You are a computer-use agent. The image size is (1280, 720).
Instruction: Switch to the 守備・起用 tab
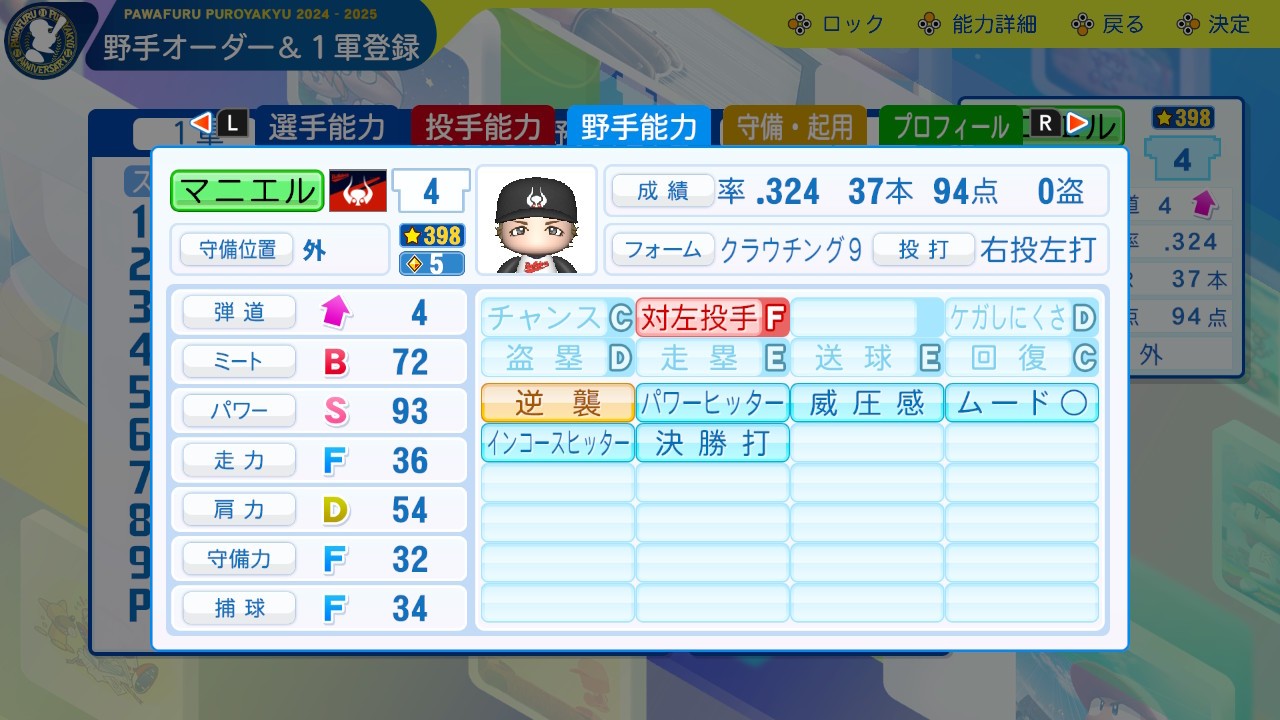click(x=794, y=126)
